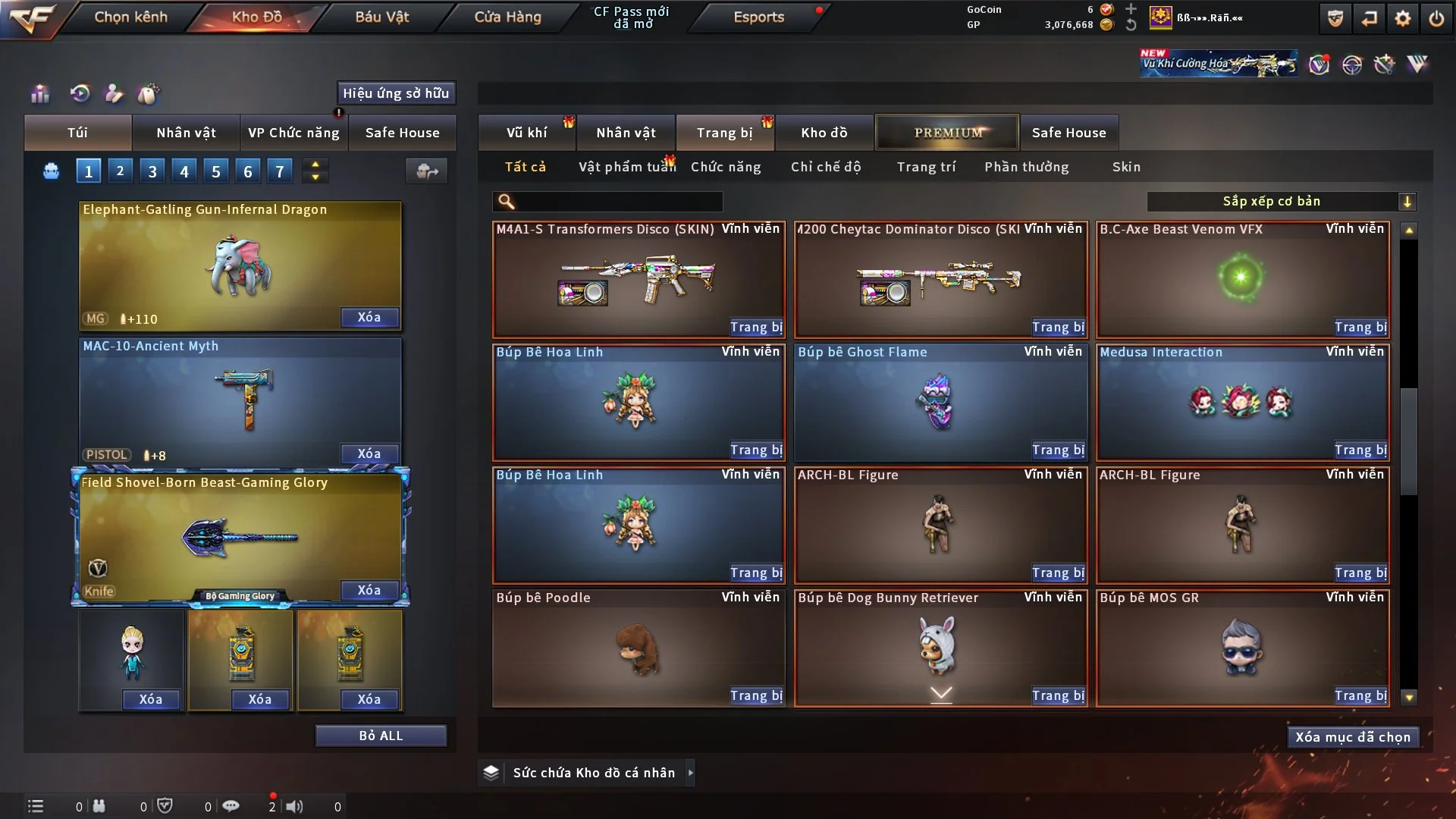The width and height of the screenshot is (1456, 819).
Task: Go to the Chọn kênh channel menu
Action: (130, 17)
